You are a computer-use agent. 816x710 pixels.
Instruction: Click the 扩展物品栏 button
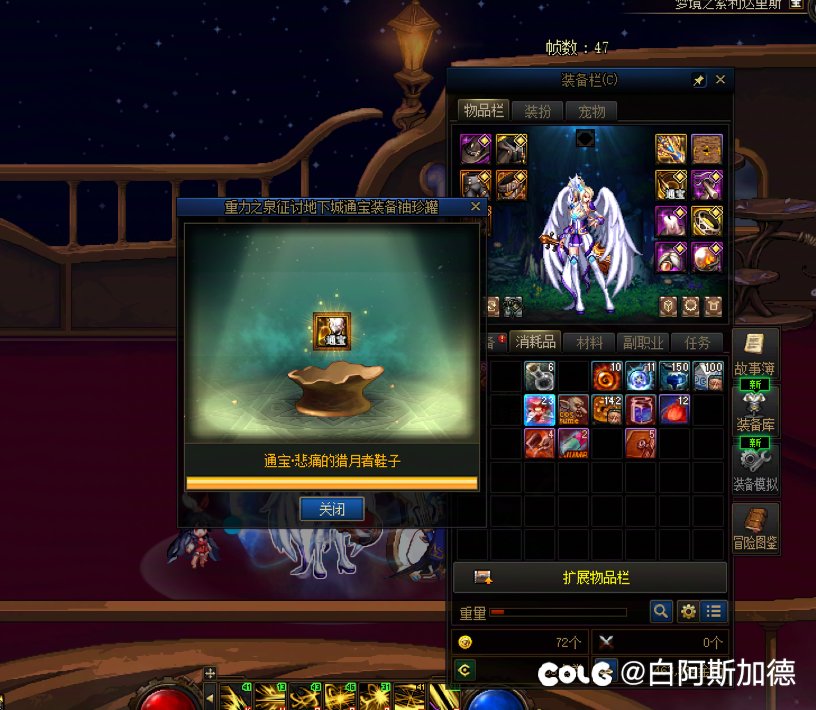point(590,578)
